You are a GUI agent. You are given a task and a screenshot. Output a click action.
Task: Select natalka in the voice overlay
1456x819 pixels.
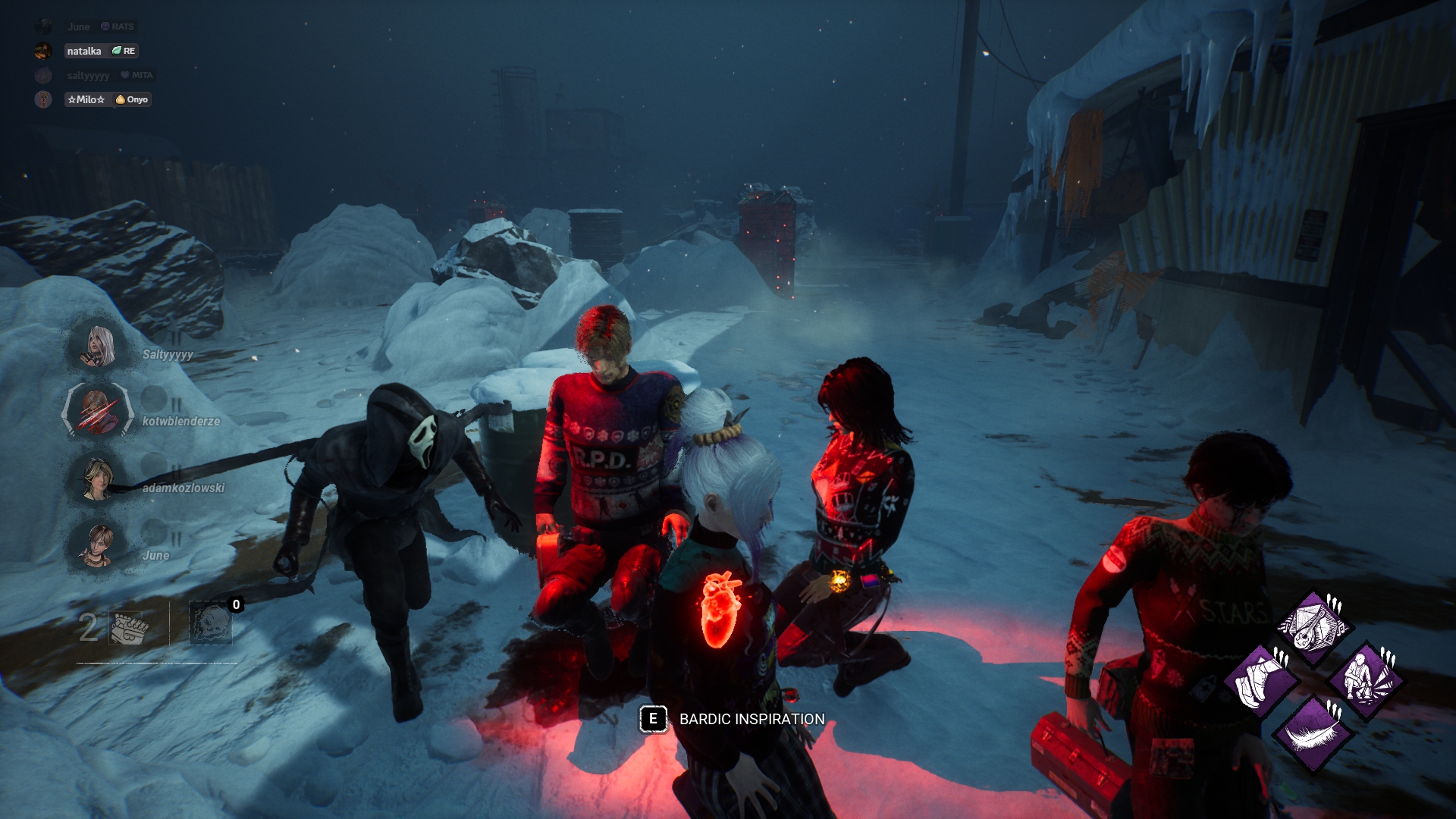tap(83, 51)
